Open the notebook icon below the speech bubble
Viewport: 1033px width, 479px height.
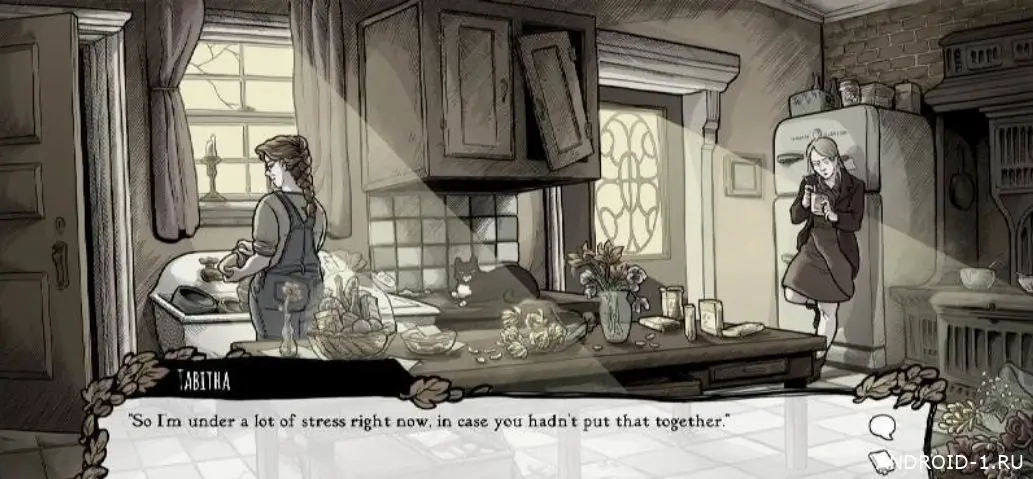[884, 461]
